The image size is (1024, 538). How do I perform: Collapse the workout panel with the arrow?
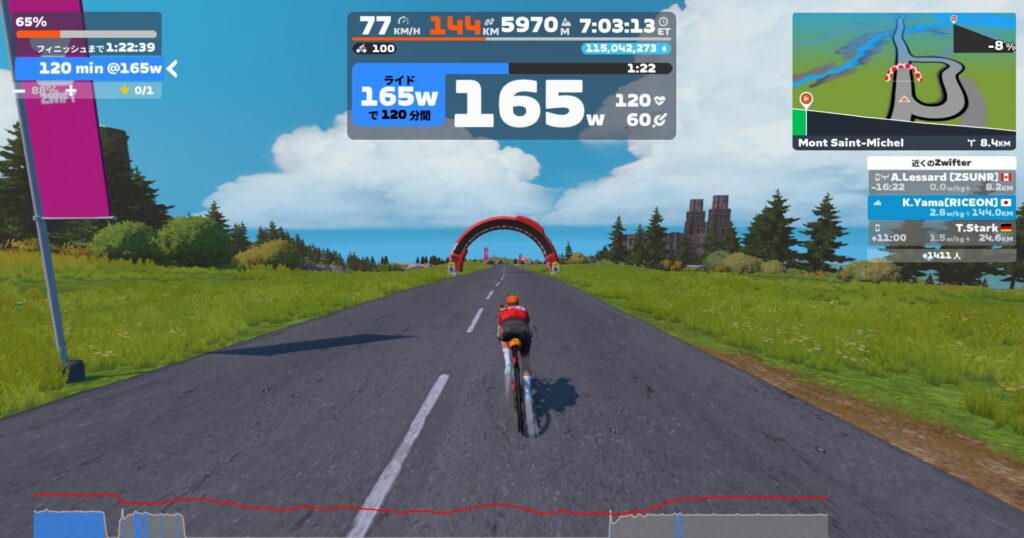[172, 68]
